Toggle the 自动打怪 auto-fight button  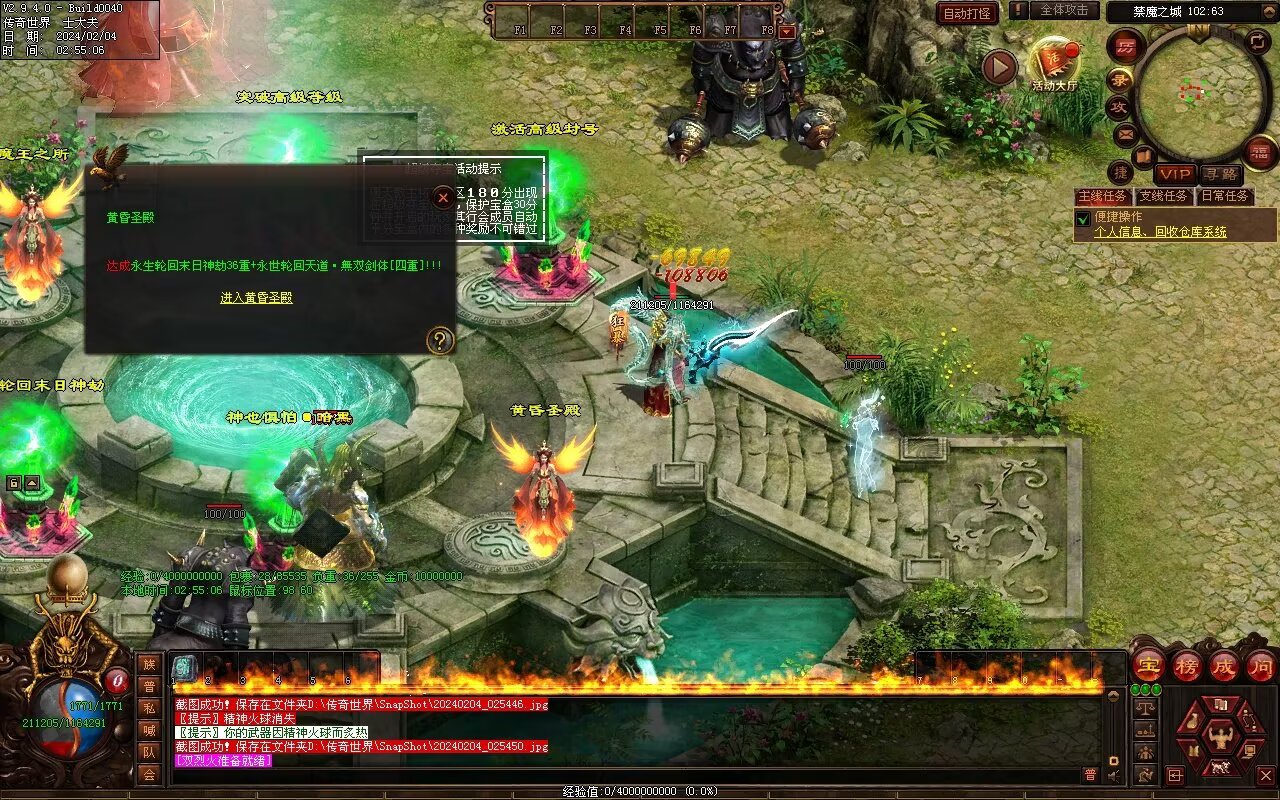click(x=967, y=14)
